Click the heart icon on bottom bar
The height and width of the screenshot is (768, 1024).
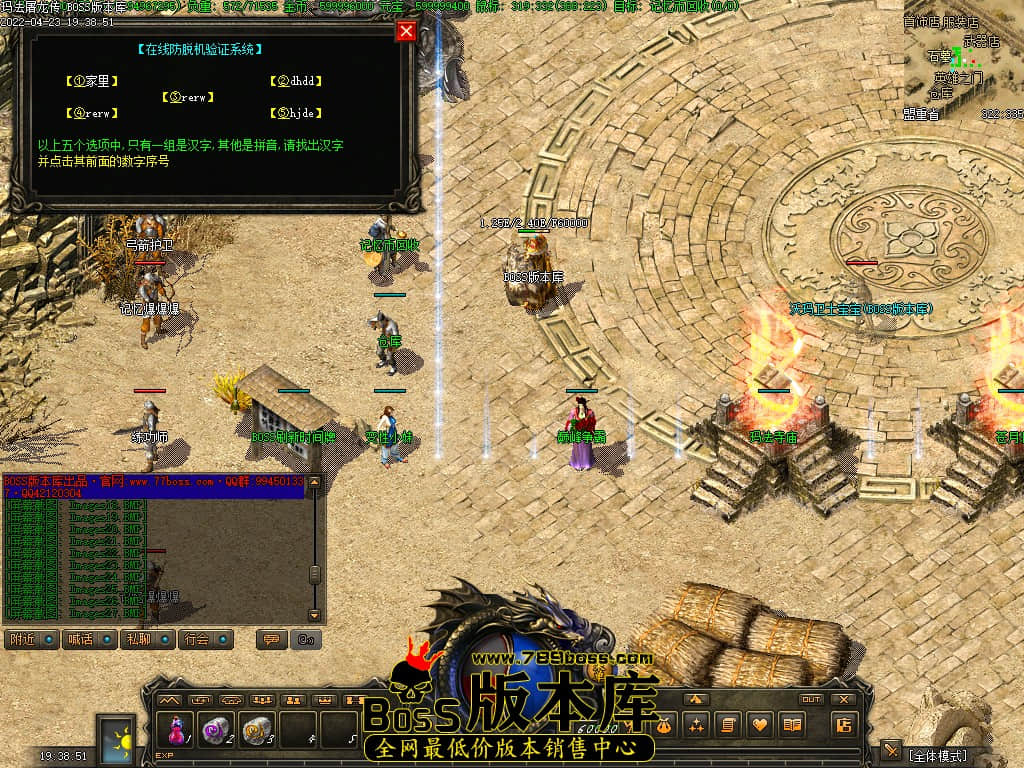tap(762, 724)
